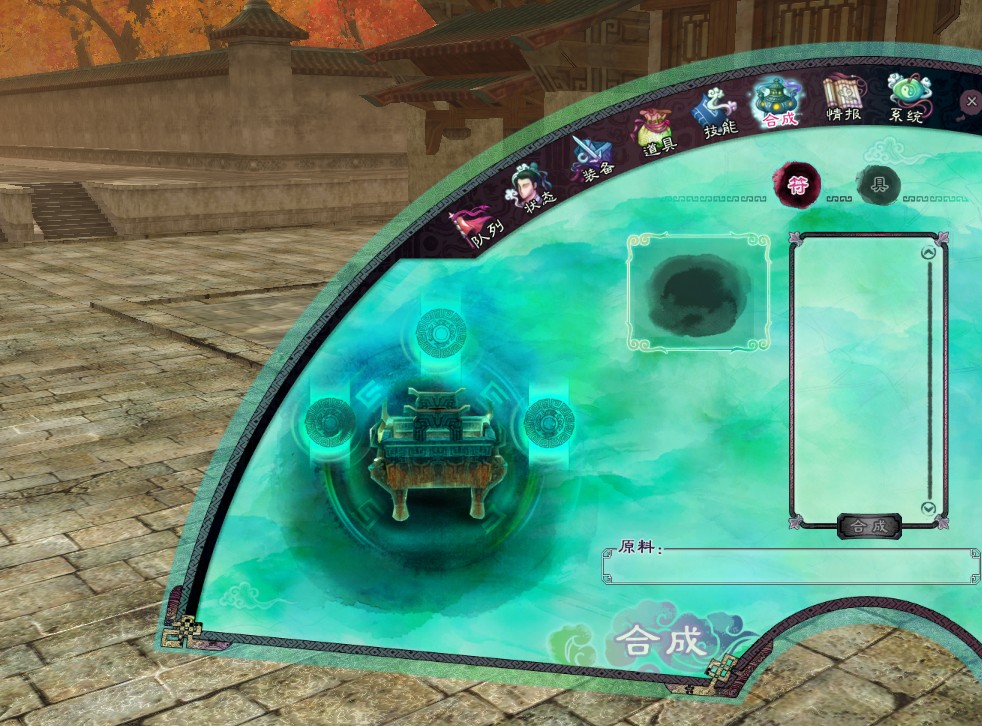Select the 合成 (Synthesis) tab
The image size is (982, 726).
[779, 103]
